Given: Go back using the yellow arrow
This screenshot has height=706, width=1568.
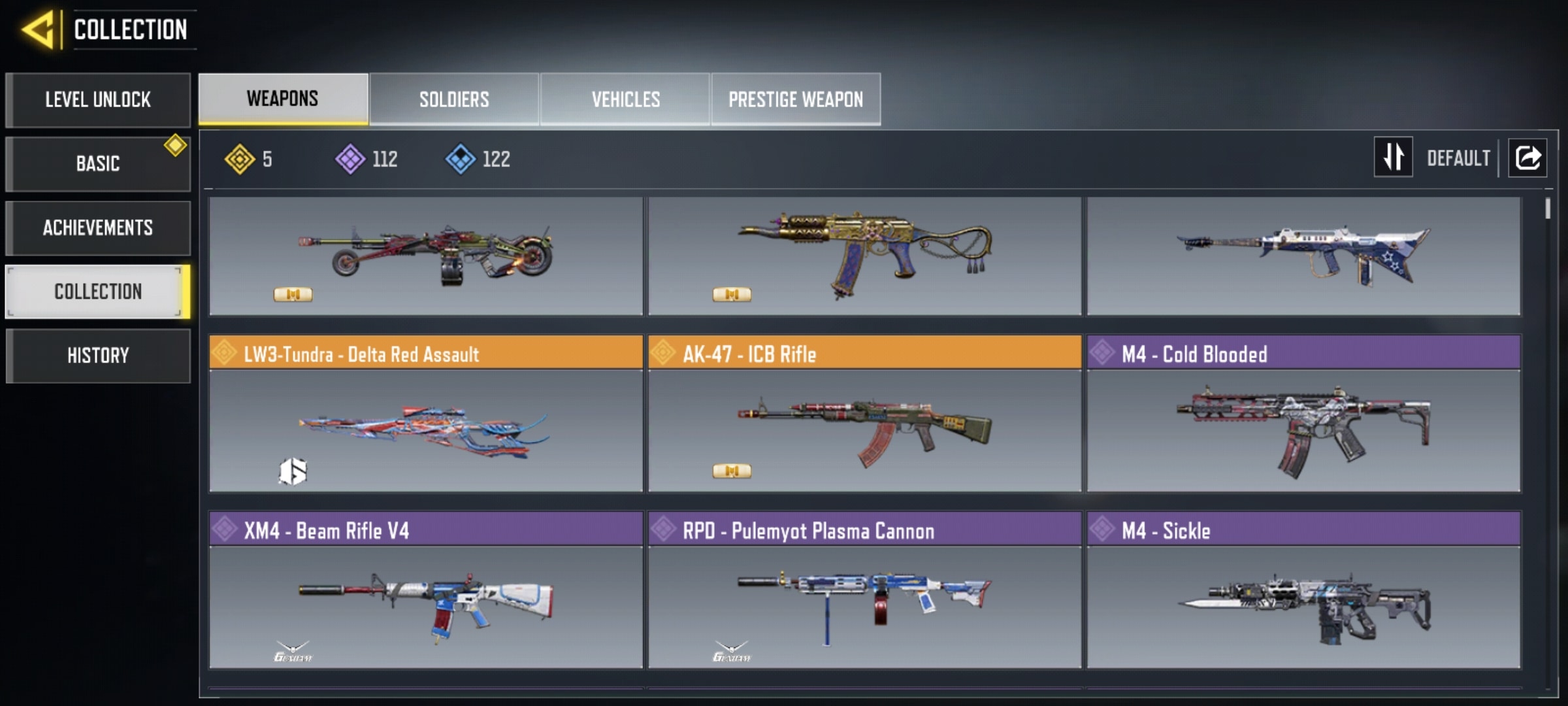Looking at the screenshot, I should [x=38, y=29].
